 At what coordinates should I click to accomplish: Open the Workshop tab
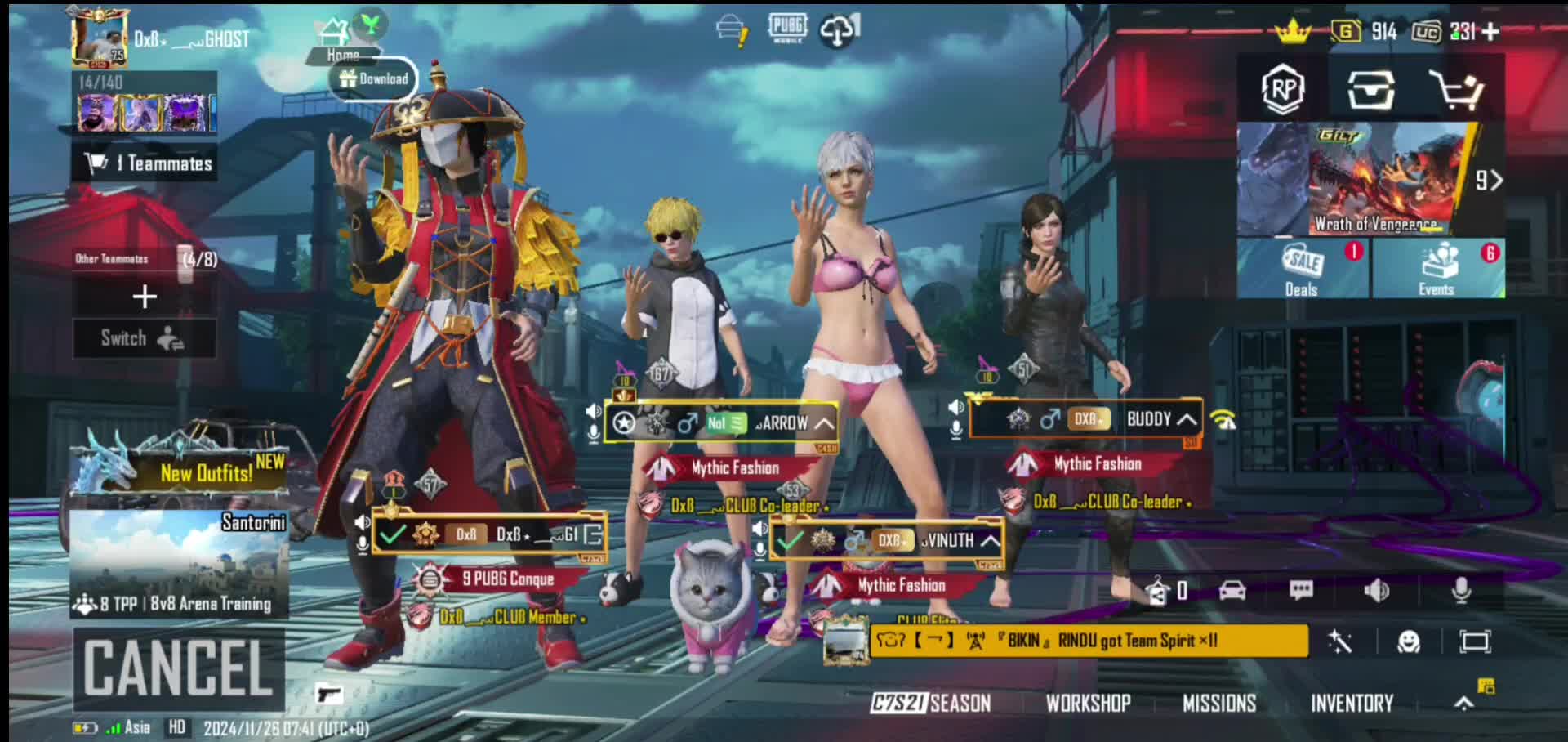tap(1089, 703)
